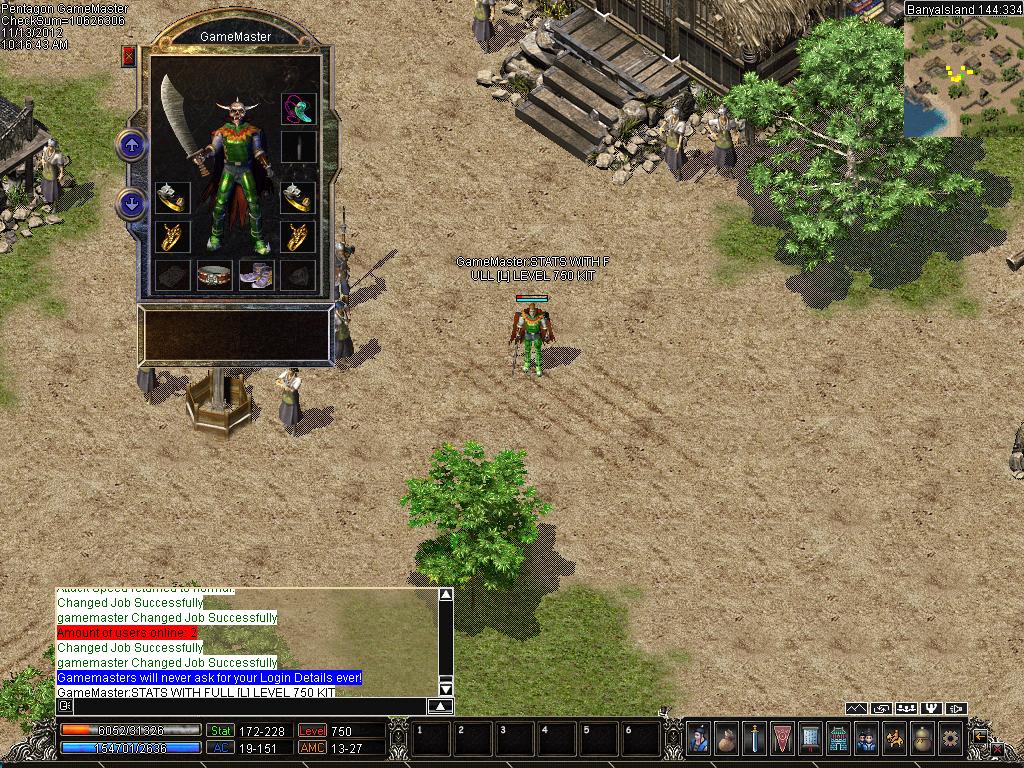
Task: Open the inventory bag icon
Action: coord(727,739)
